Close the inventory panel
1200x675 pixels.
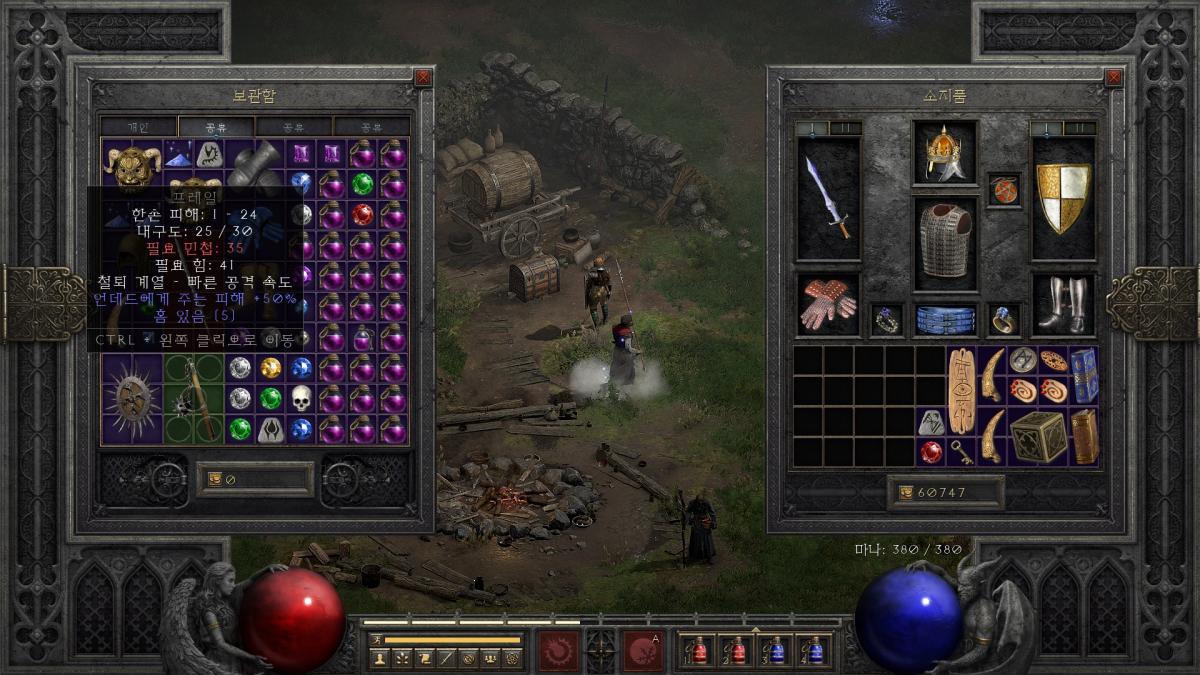point(1114,77)
